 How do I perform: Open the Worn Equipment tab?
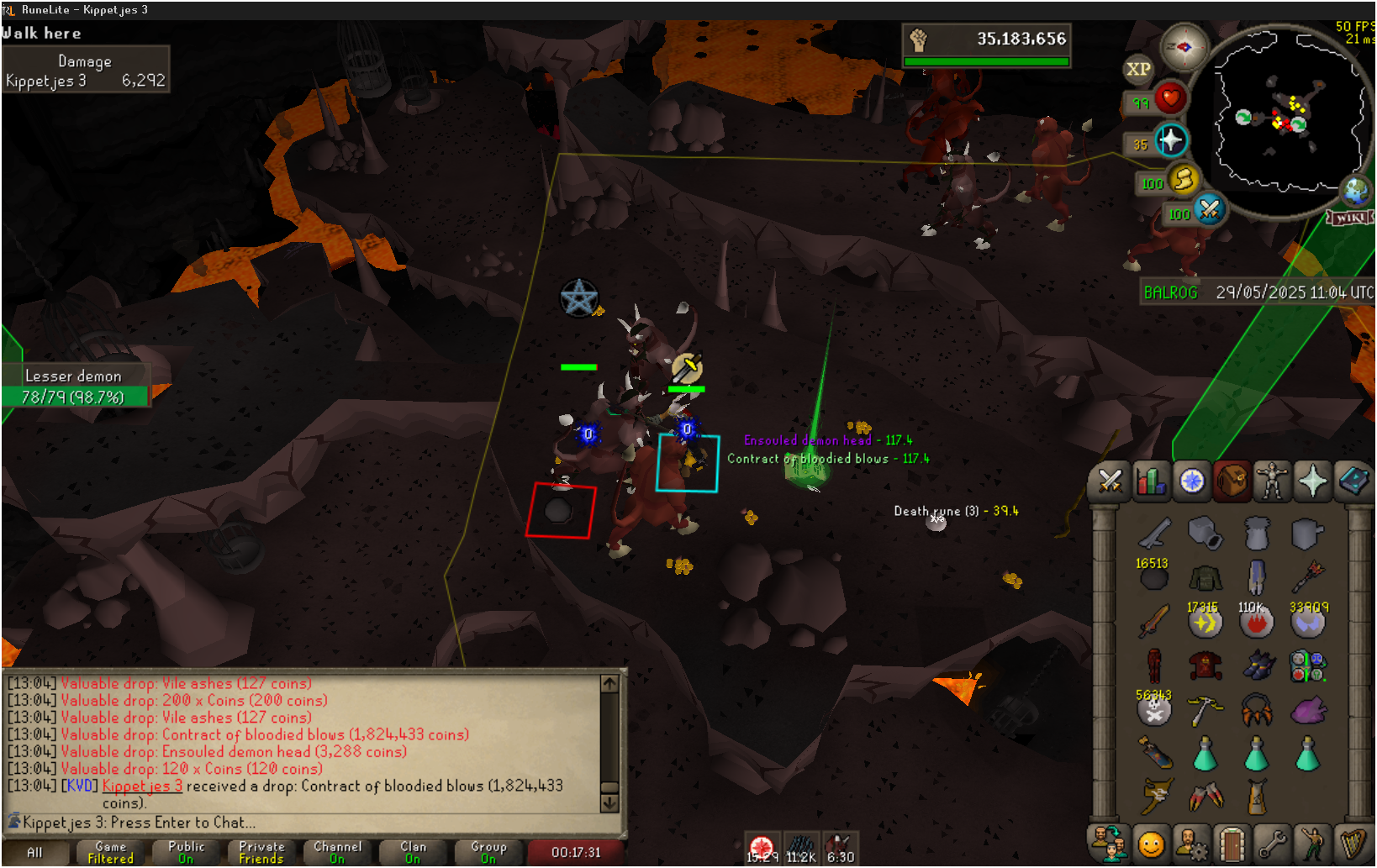click(1272, 481)
